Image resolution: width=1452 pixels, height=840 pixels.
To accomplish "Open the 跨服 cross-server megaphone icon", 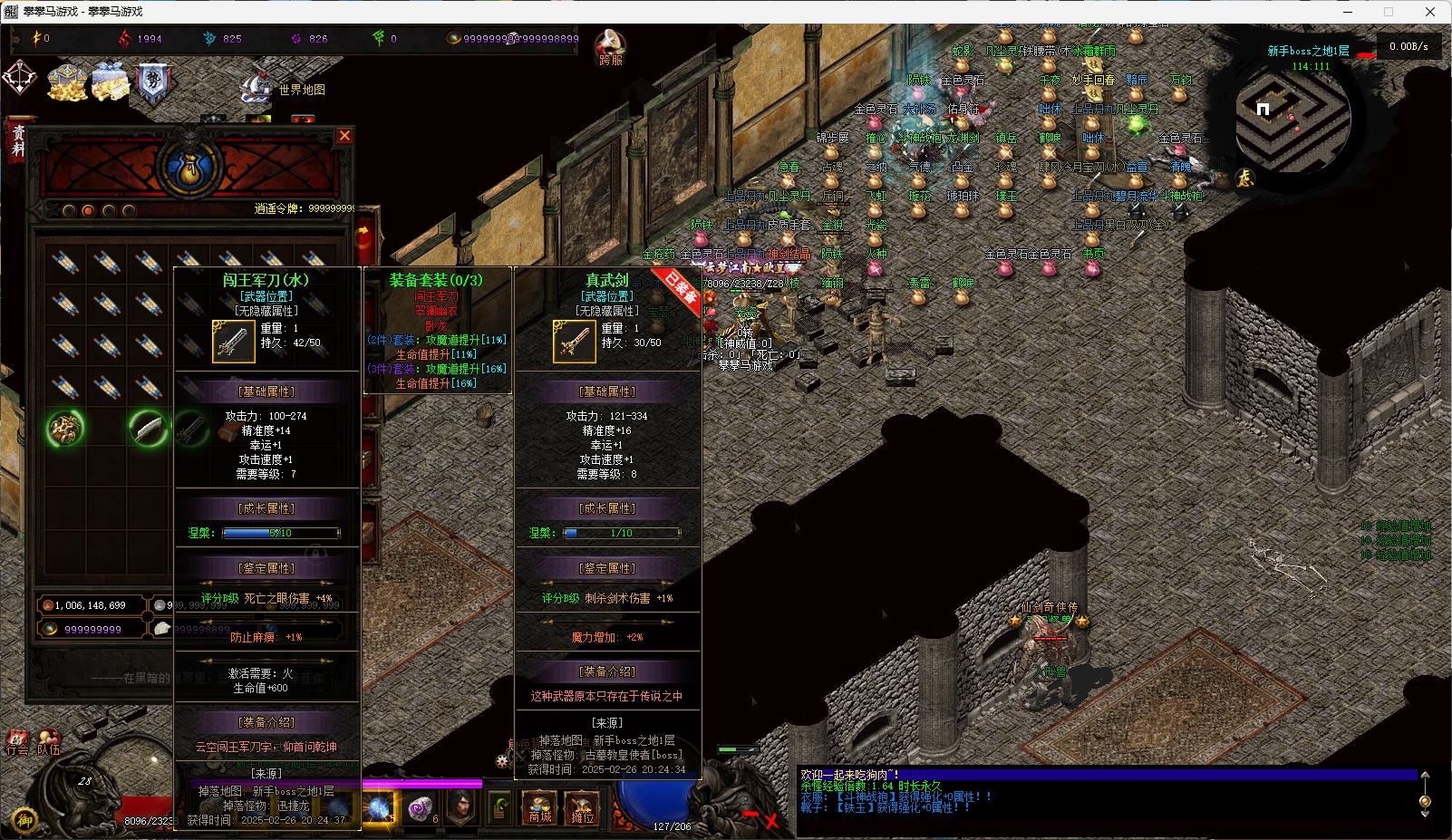I will click(612, 45).
